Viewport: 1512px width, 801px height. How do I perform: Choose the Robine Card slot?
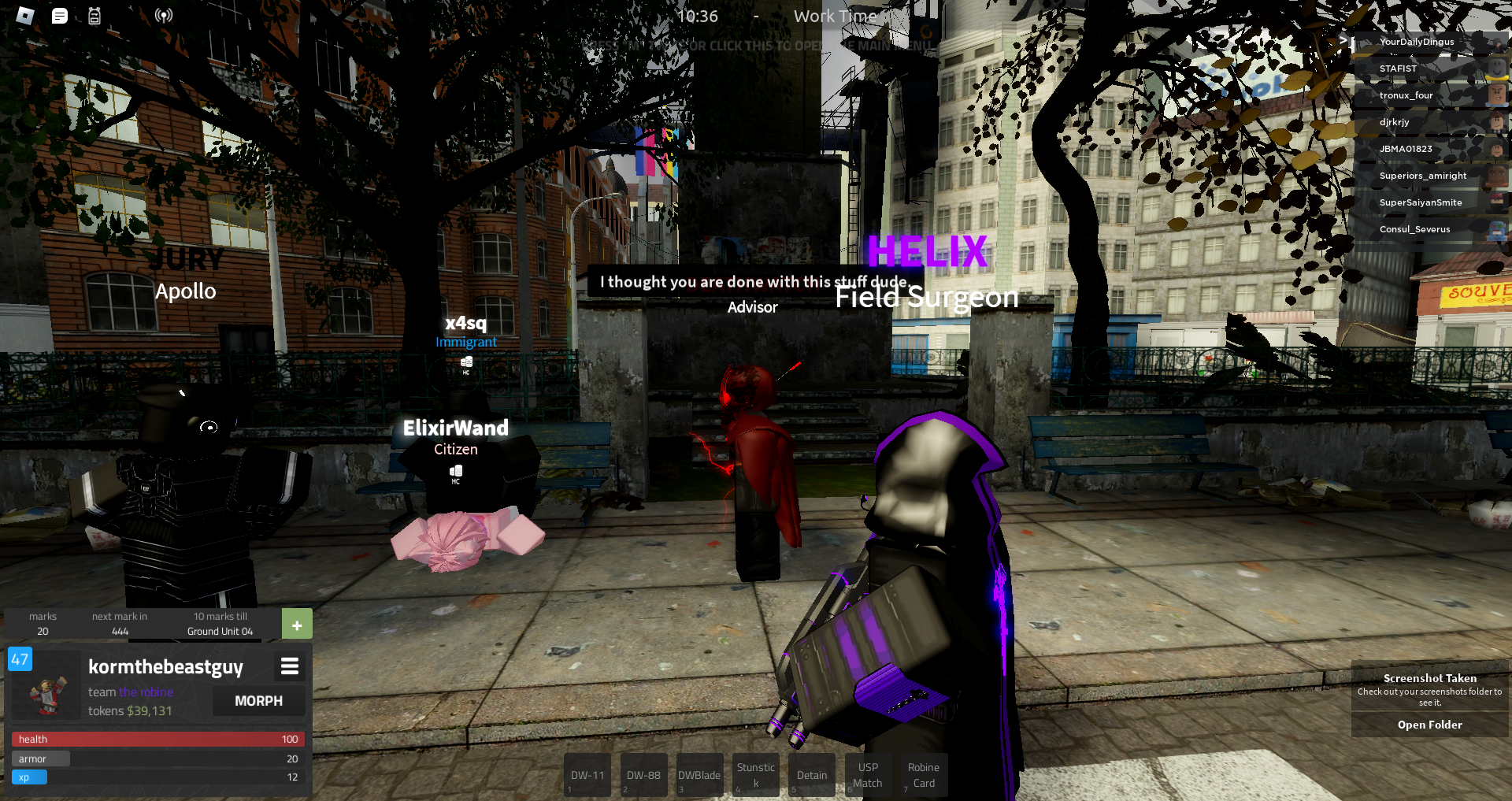[923, 776]
